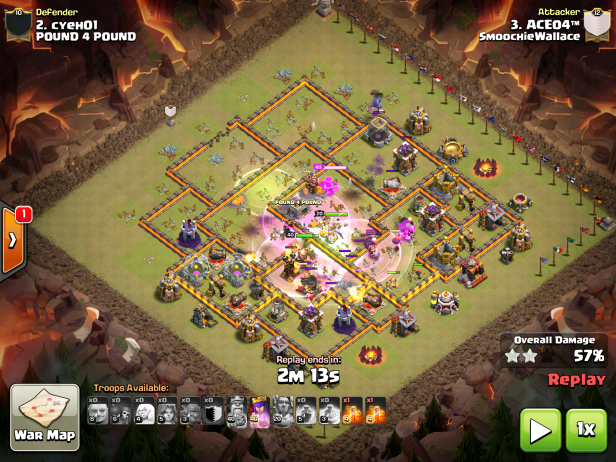
Task: Change the 1x replay speed
Action: point(587,430)
